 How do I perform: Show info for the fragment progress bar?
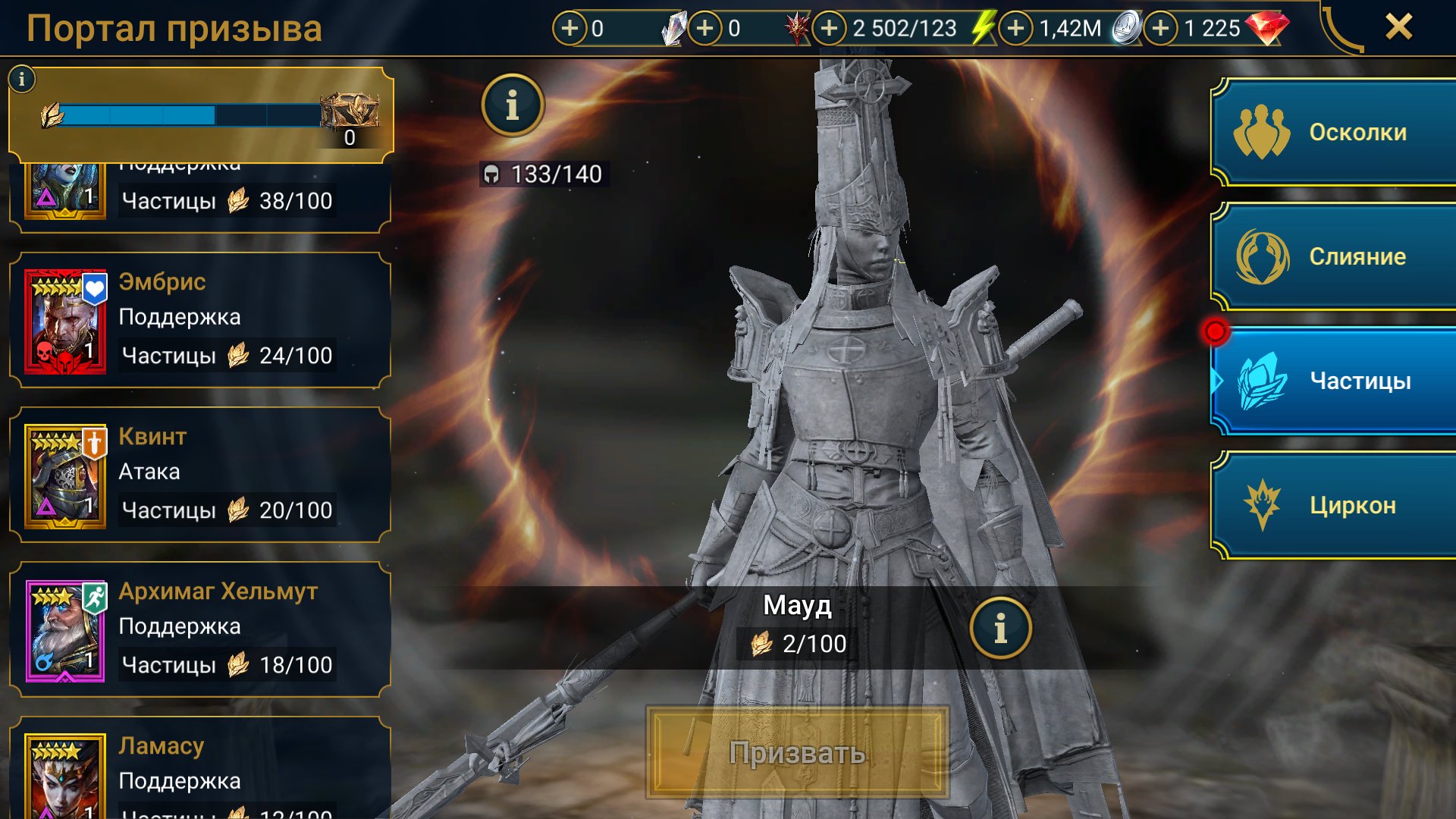[x=22, y=79]
